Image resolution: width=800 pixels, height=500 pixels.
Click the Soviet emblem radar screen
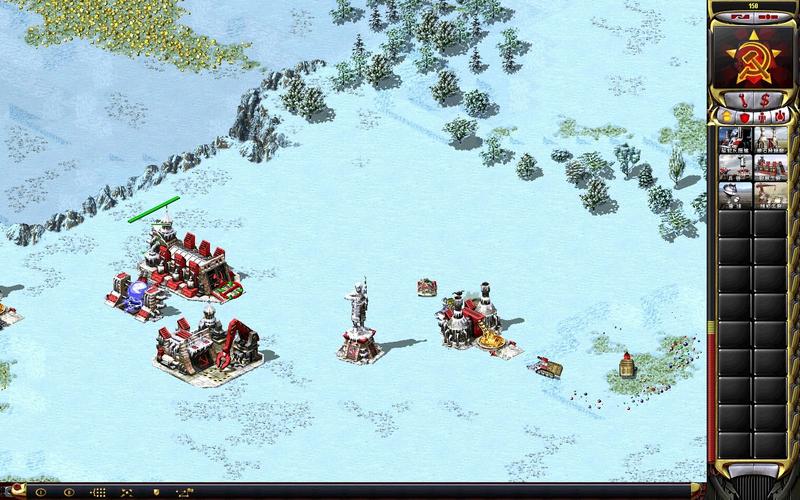click(753, 56)
